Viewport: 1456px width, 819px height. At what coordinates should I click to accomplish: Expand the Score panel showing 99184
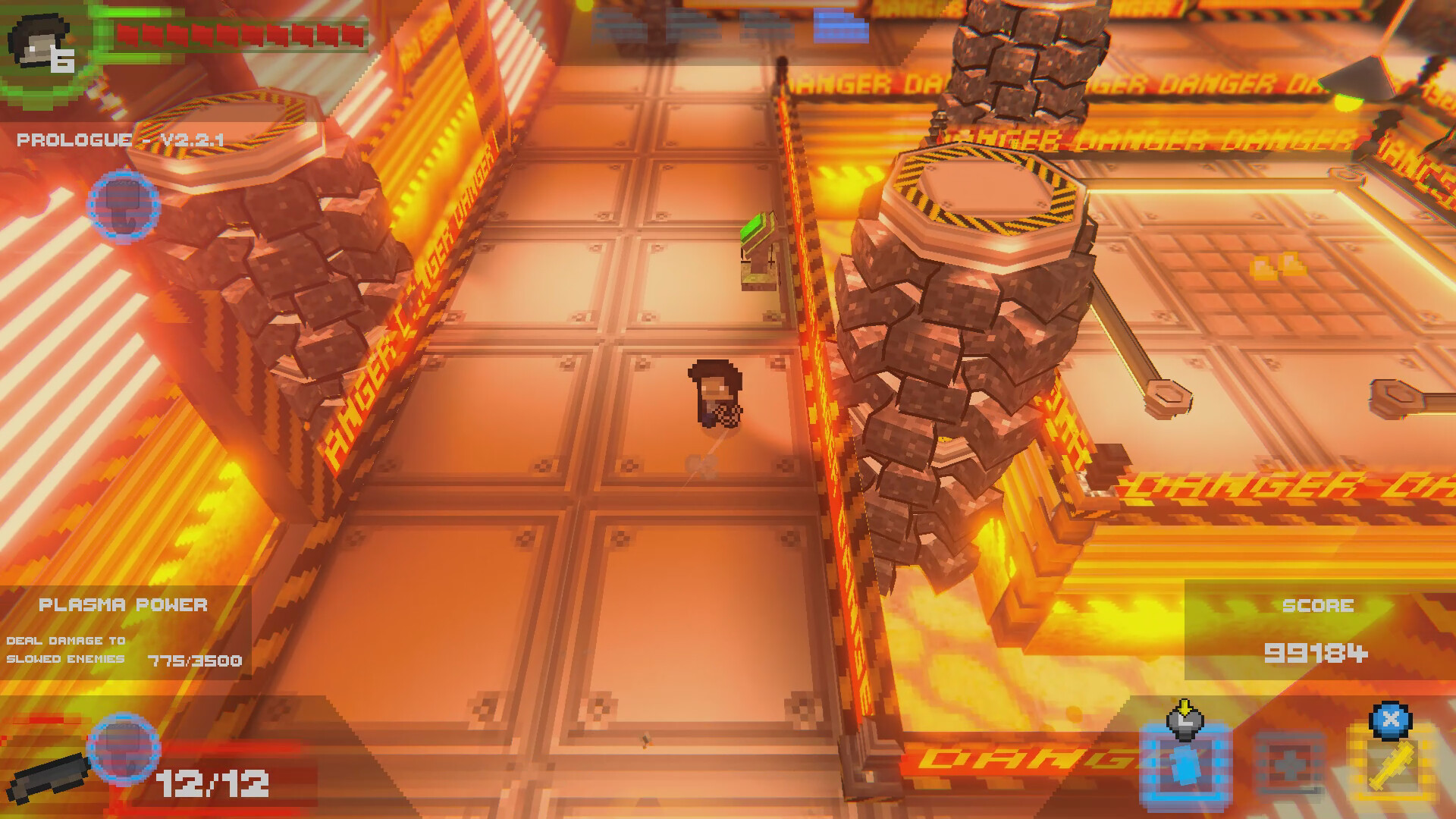[1319, 629]
